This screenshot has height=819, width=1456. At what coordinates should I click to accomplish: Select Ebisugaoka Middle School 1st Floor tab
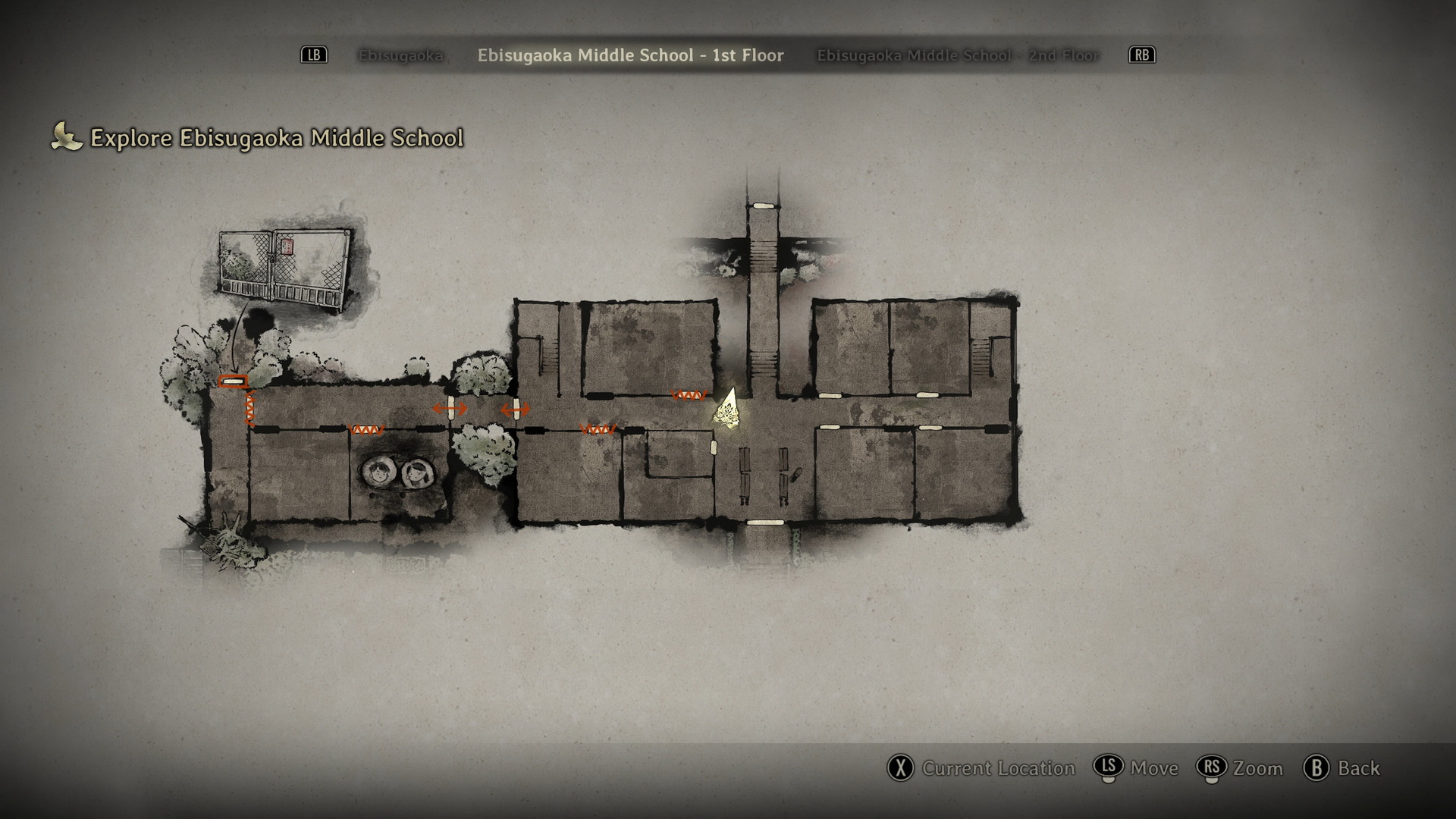pyautogui.click(x=630, y=55)
